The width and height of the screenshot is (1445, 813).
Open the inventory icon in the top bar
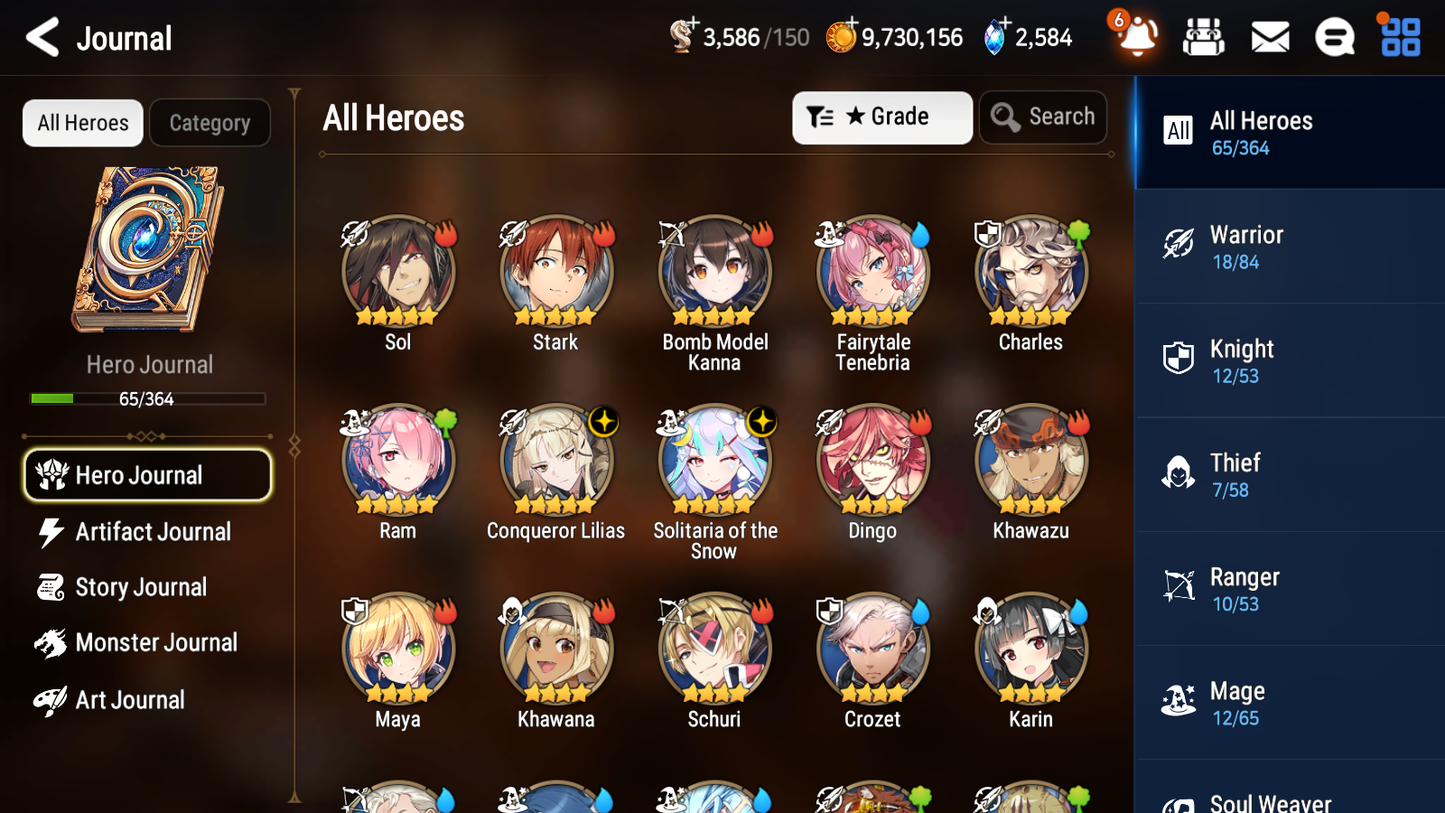(1203, 36)
